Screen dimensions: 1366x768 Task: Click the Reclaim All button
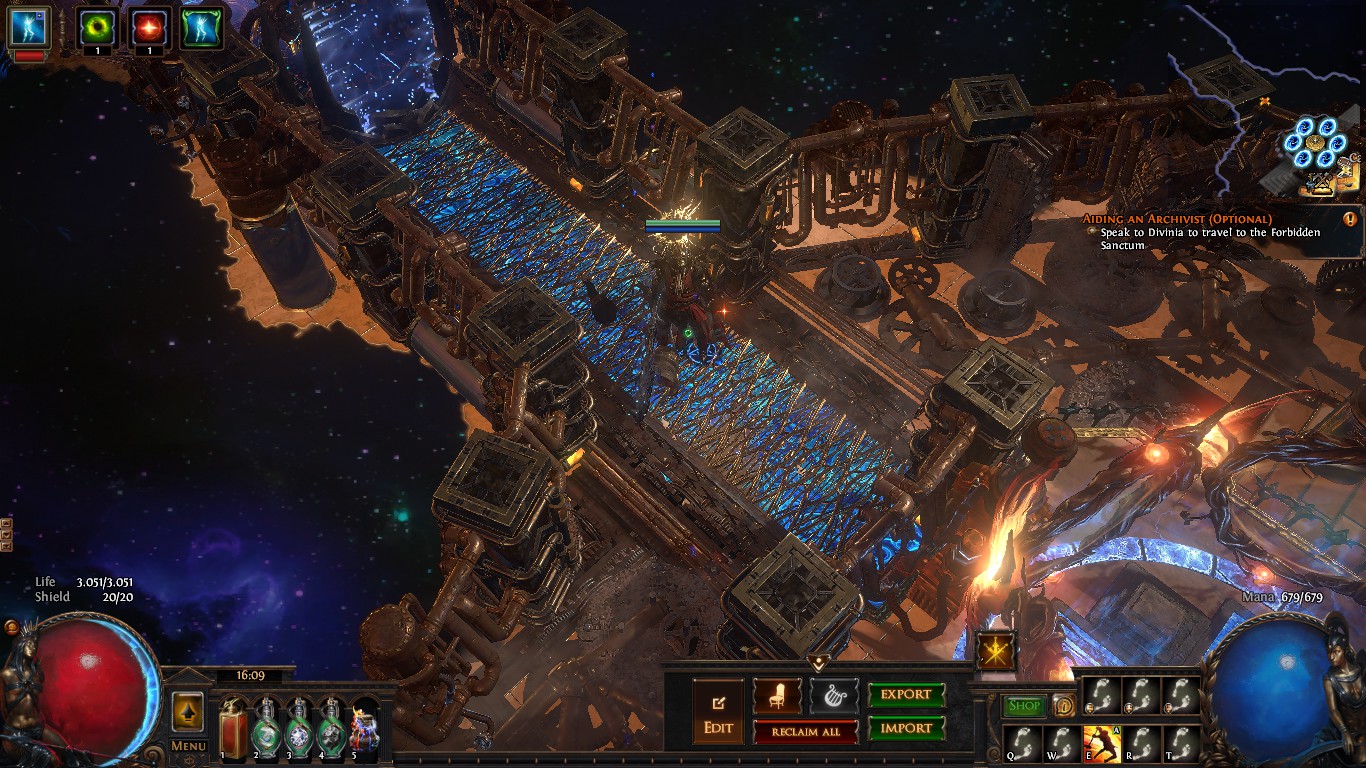click(806, 732)
